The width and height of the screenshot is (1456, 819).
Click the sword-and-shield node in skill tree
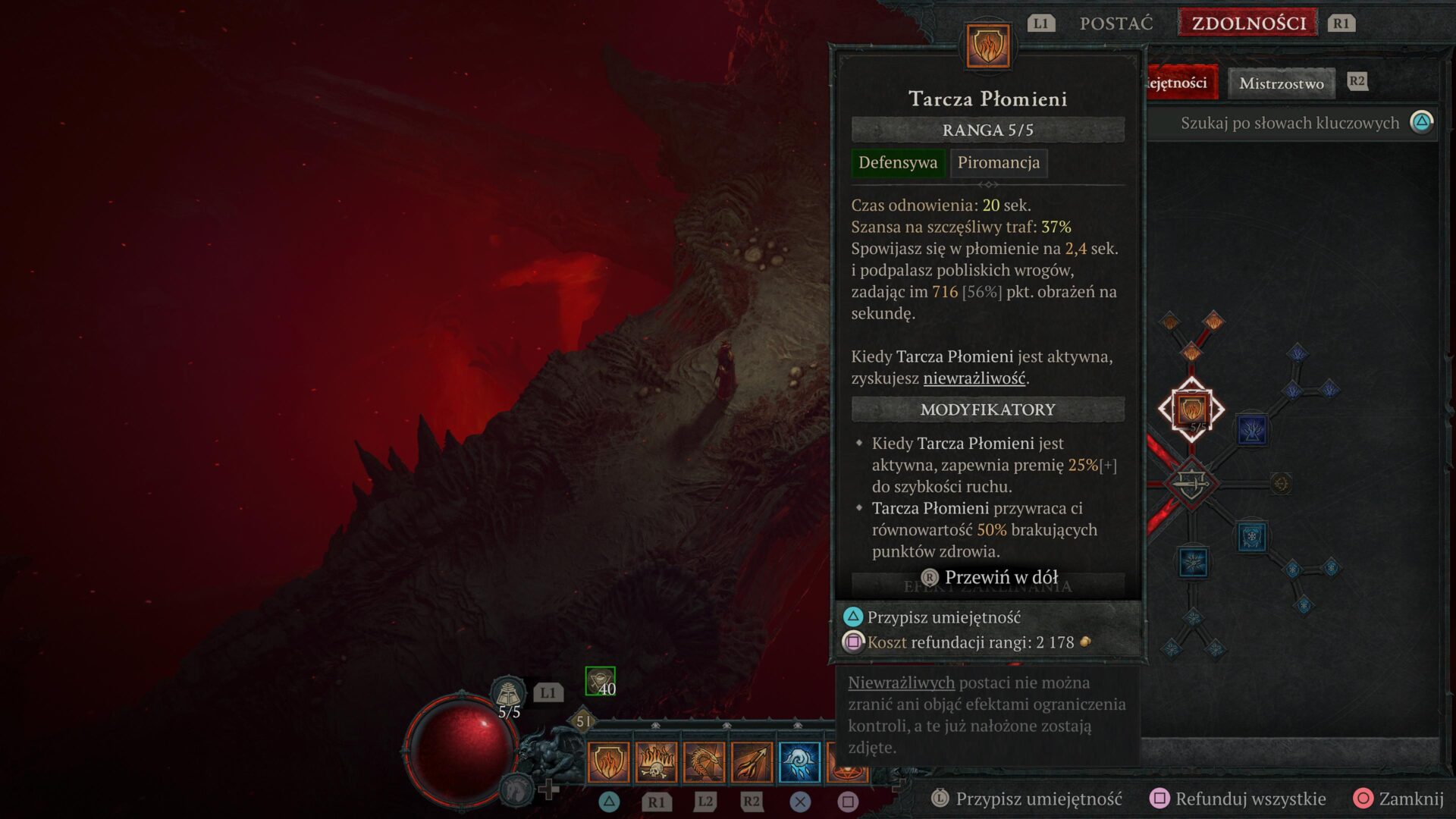pos(1192,482)
